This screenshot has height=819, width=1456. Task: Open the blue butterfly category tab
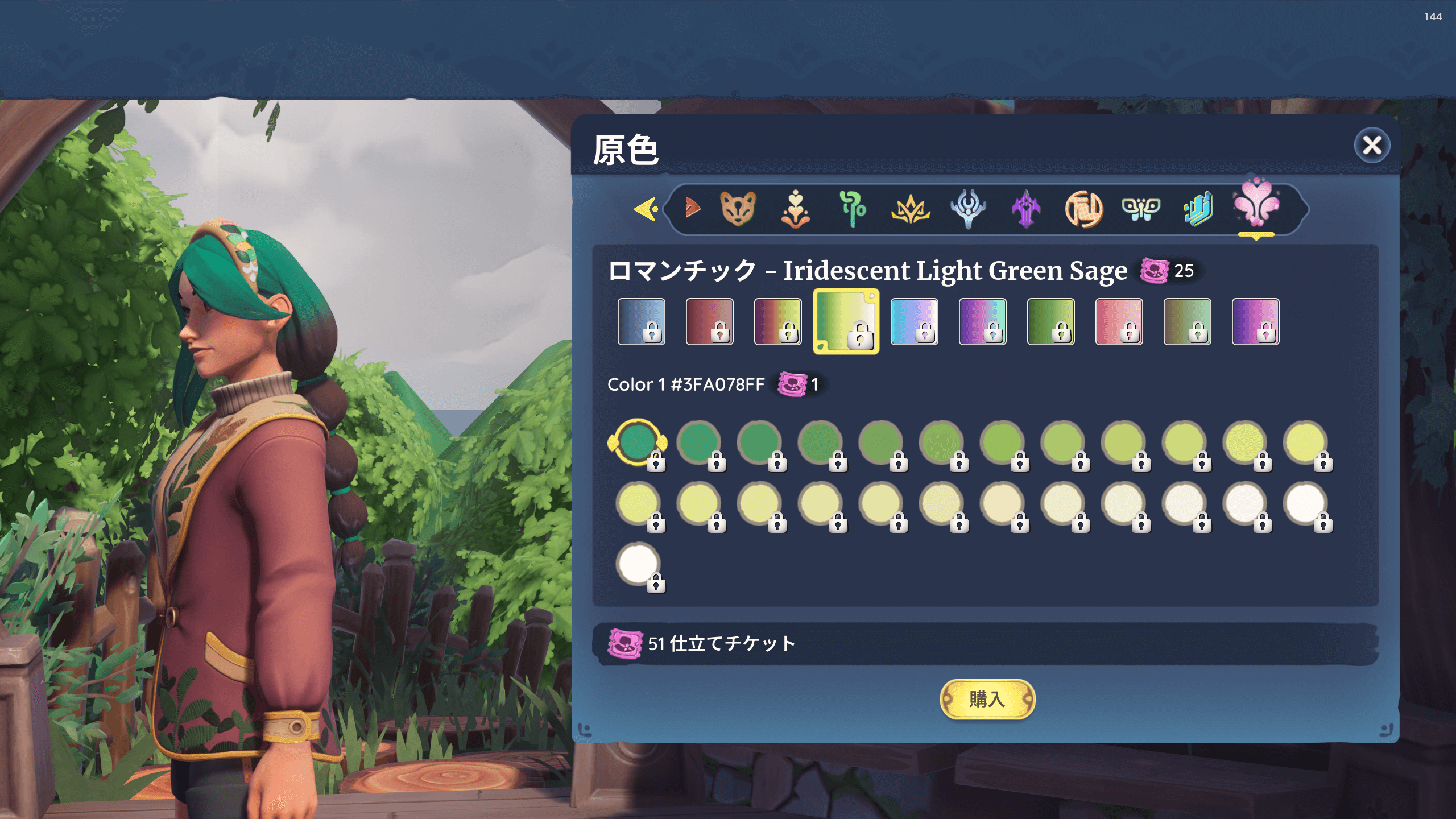(1140, 209)
